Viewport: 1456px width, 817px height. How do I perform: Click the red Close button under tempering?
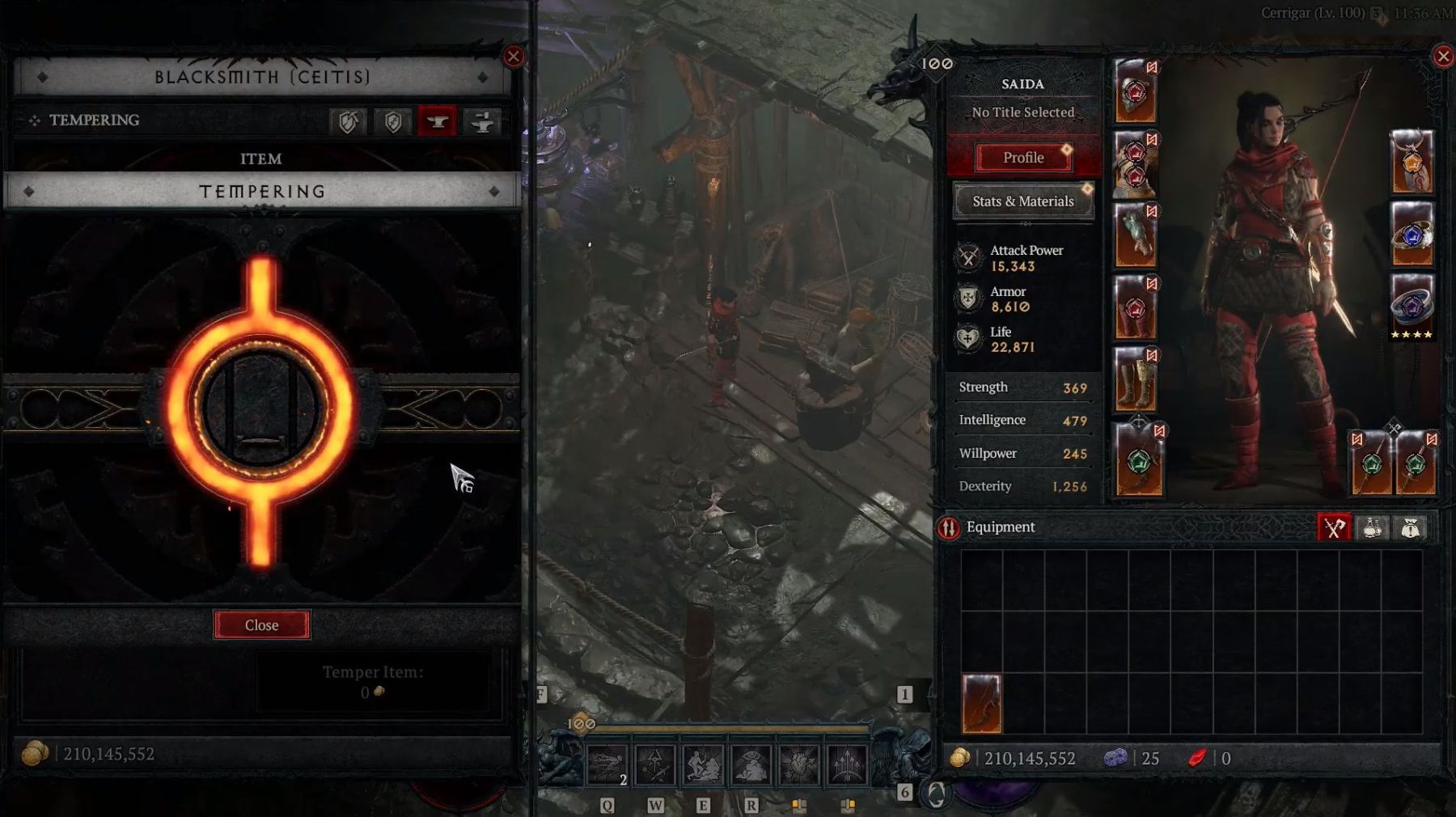point(261,625)
